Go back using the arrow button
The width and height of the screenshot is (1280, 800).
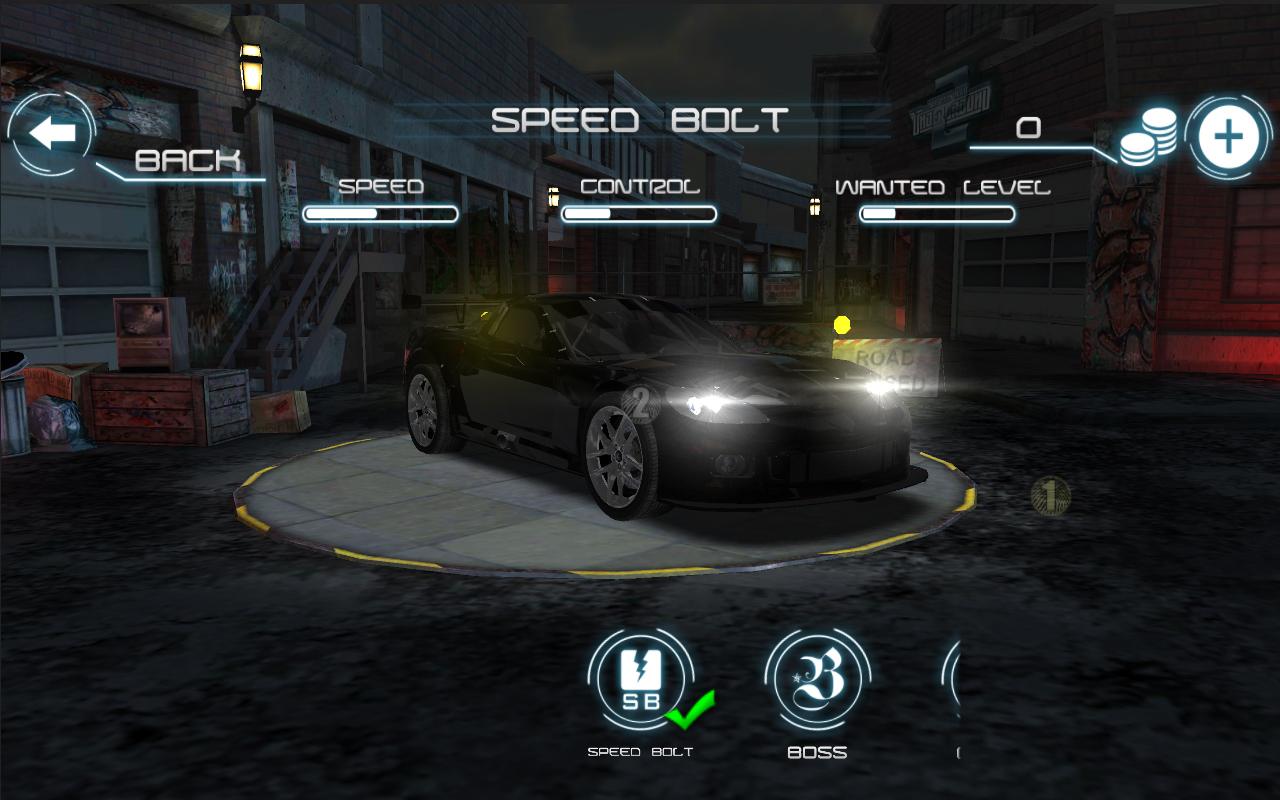[52, 133]
